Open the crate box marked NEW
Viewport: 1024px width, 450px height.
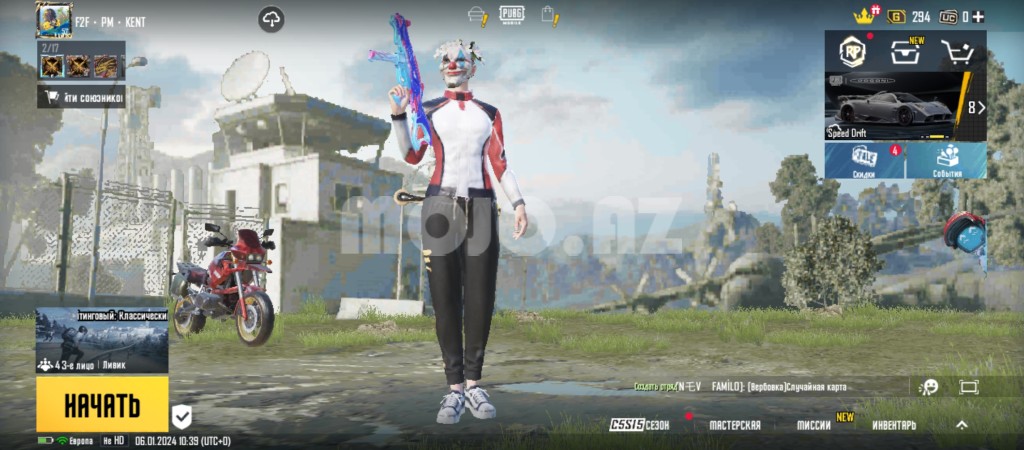[x=905, y=52]
